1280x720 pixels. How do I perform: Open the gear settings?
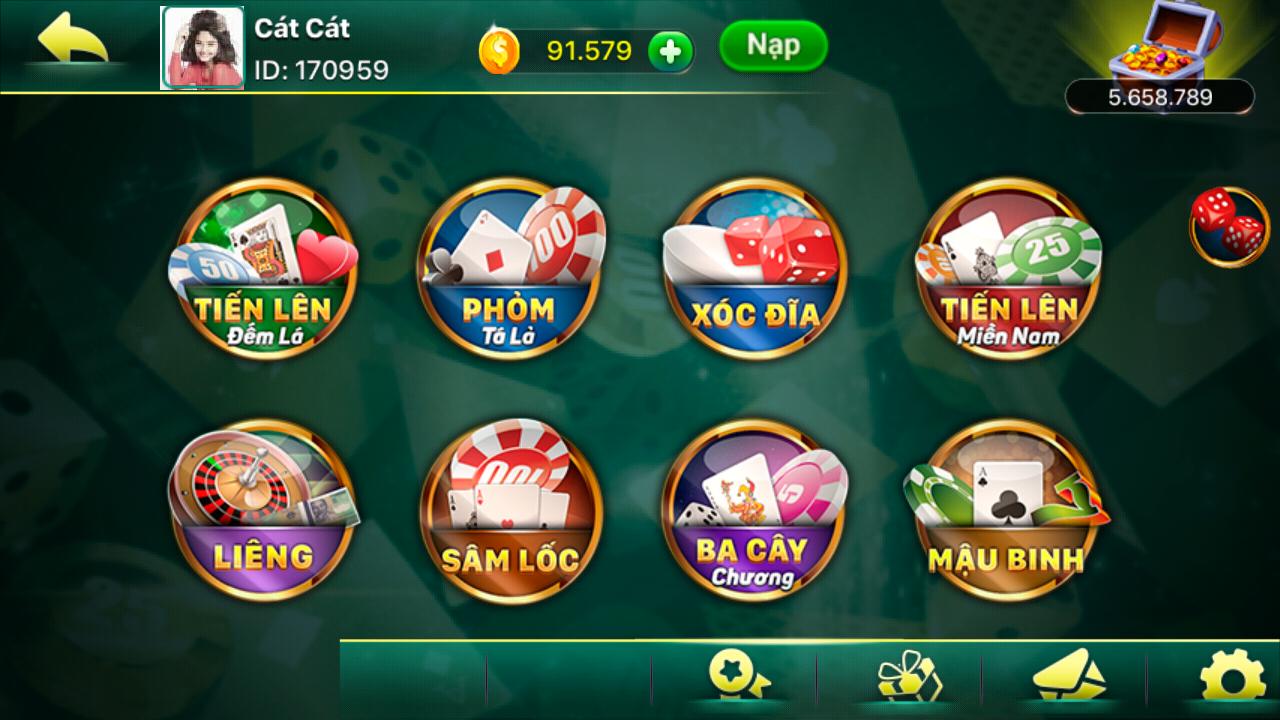click(x=1232, y=678)
